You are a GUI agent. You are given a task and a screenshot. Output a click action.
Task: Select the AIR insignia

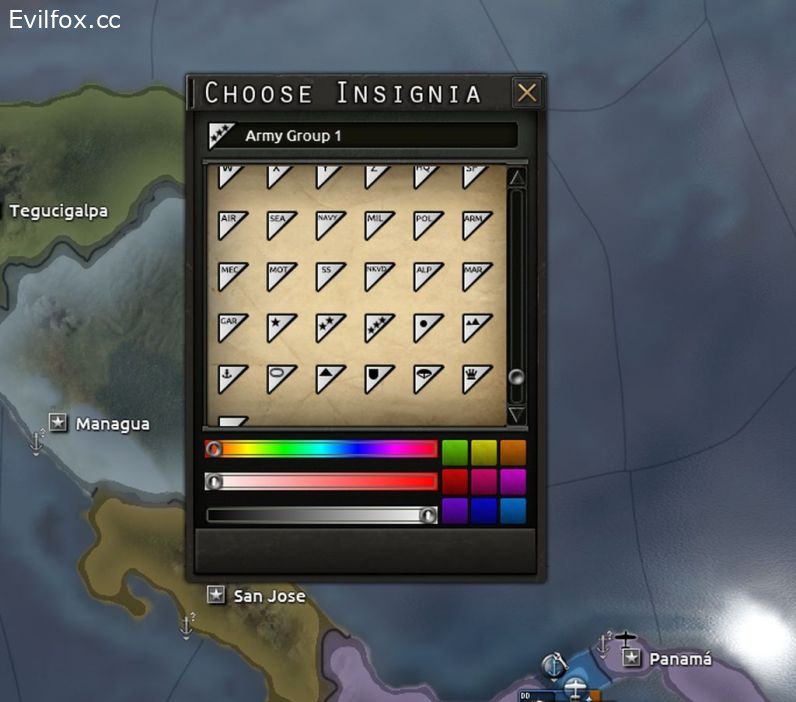tap(233, 225)
